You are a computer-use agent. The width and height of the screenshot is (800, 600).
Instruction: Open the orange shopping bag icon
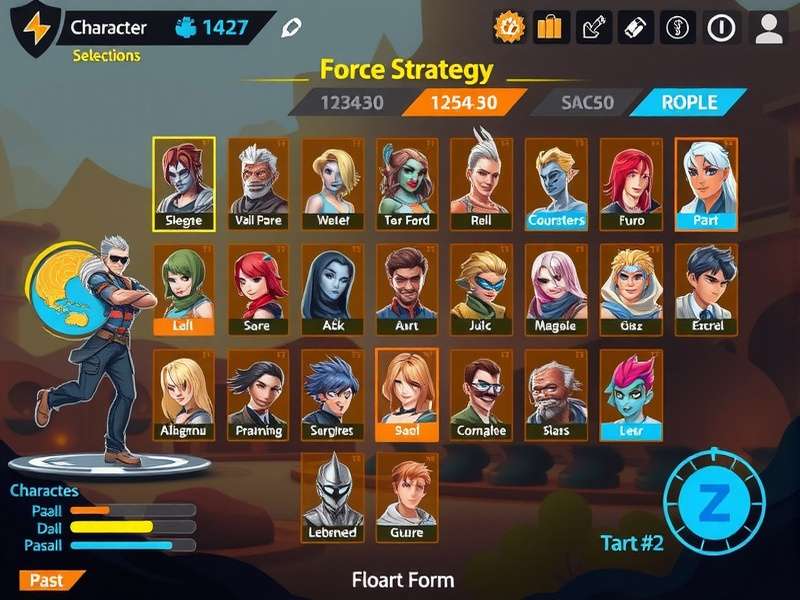[x=549, y=27]
